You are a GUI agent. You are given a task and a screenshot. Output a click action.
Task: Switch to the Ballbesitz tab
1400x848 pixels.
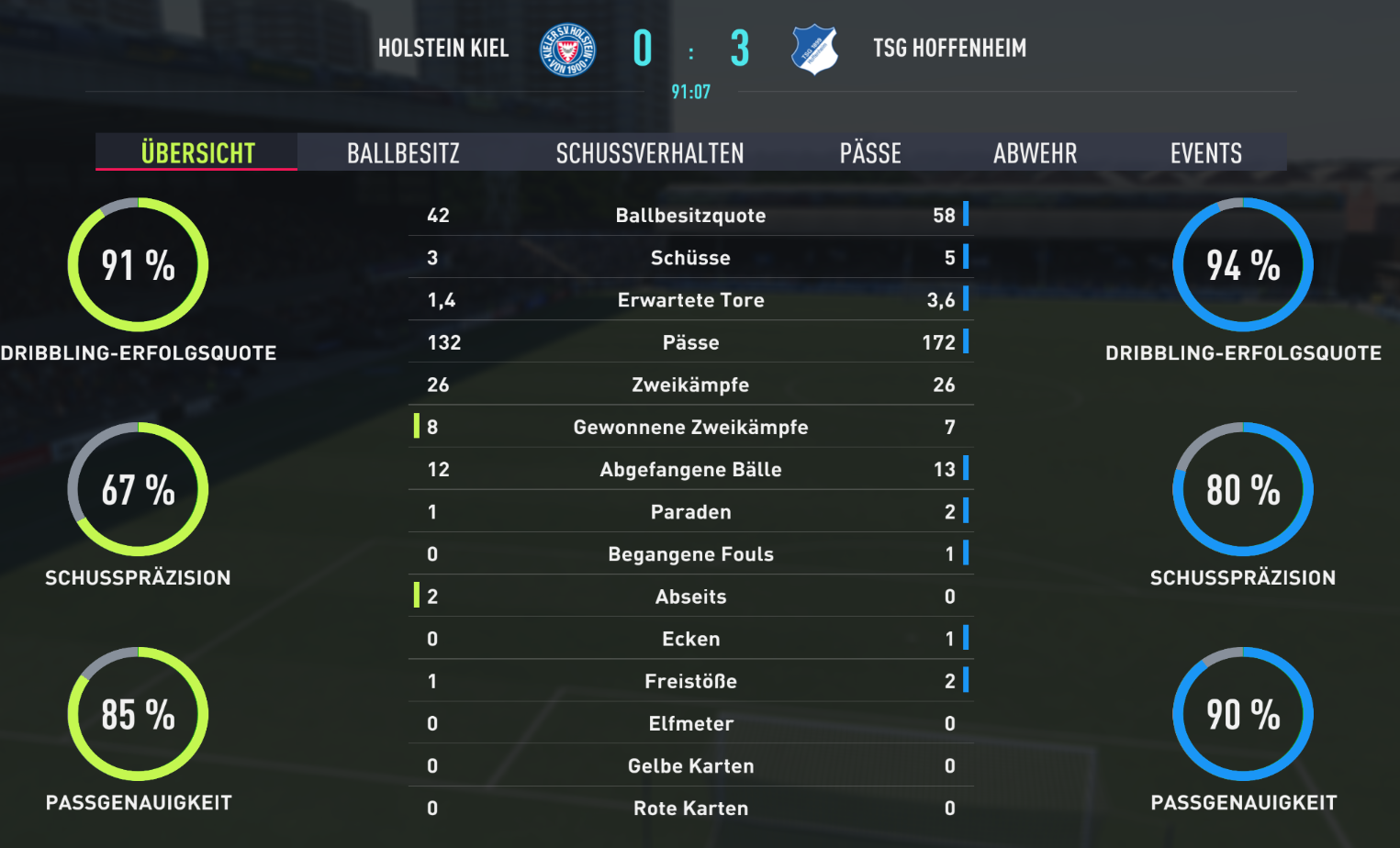point(403,152)
